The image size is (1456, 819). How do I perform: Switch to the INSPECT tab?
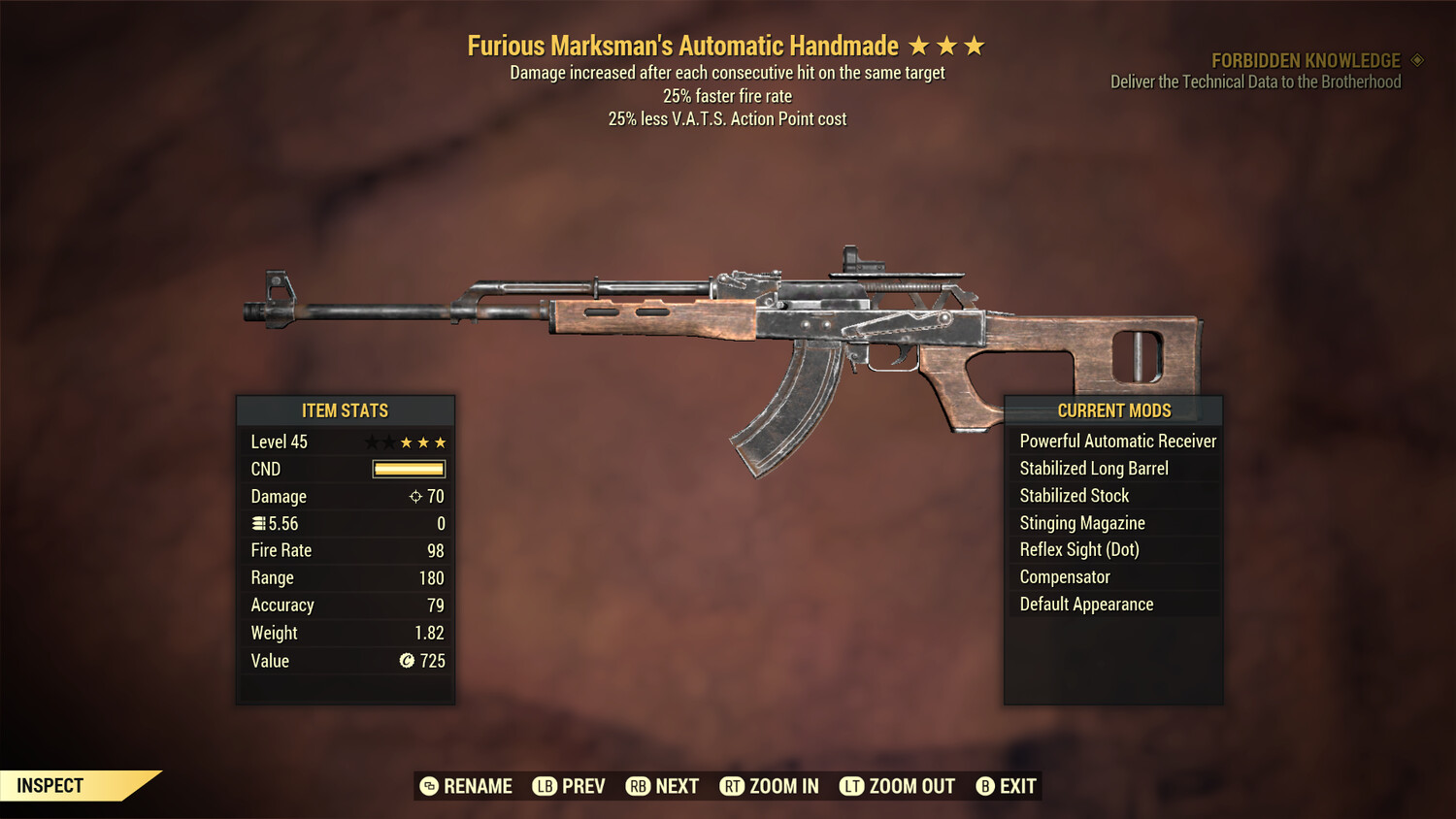pyautogui.click(x=49, y=785)
